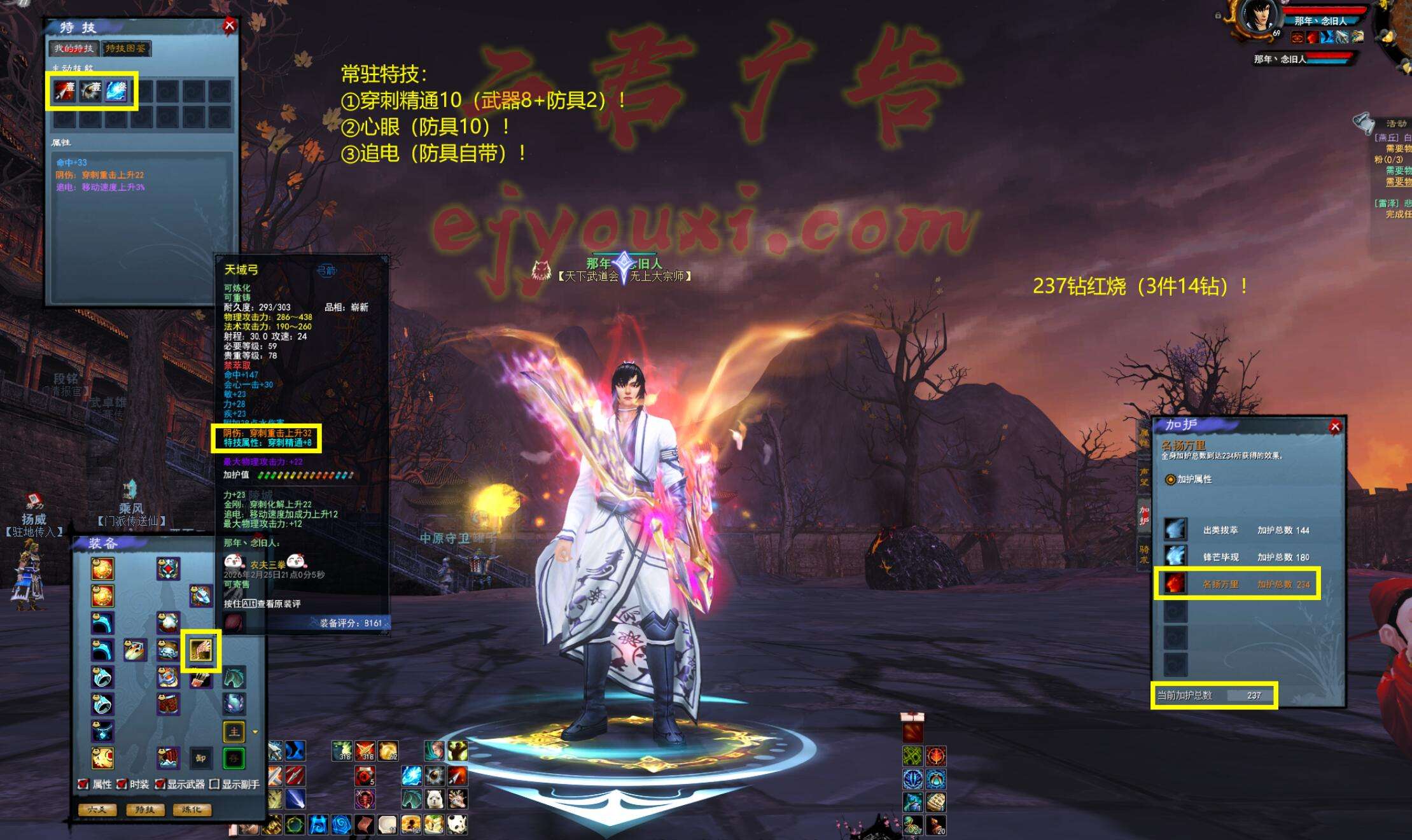Choose the 锋芒毕现 blessing row

tap(1236, 557)
